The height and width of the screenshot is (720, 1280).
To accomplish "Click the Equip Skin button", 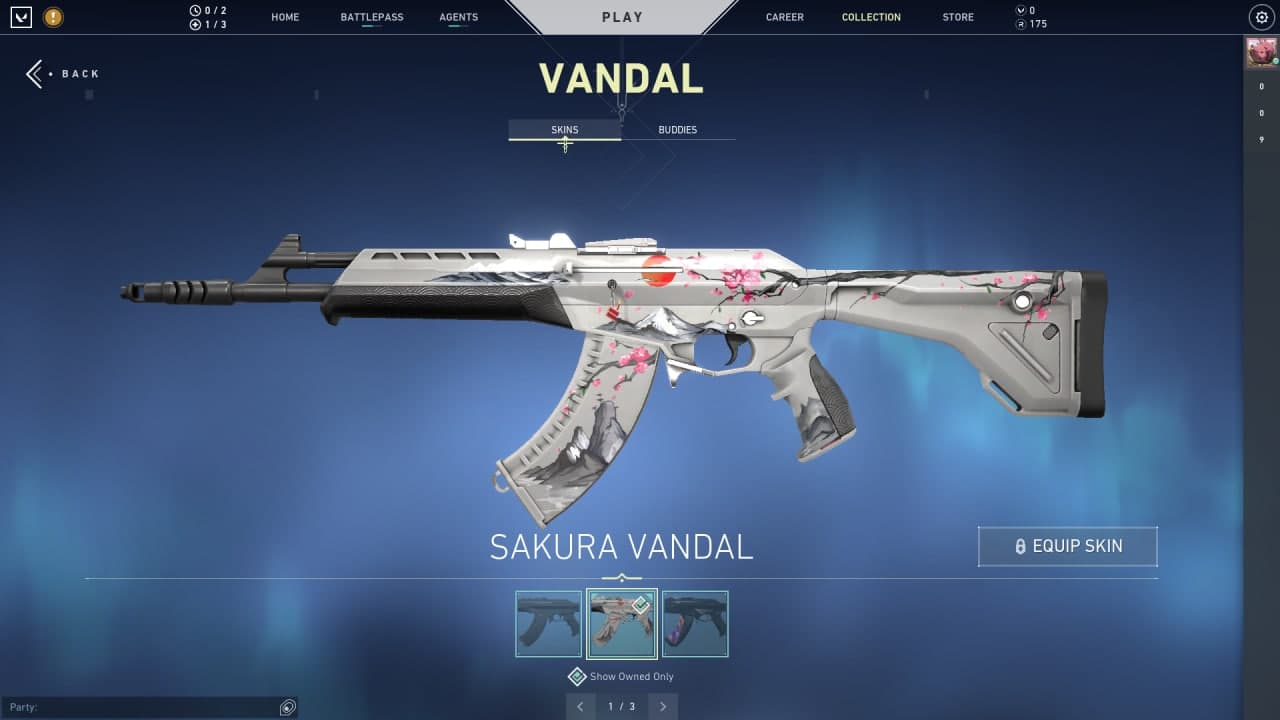I will point(1067,546).
